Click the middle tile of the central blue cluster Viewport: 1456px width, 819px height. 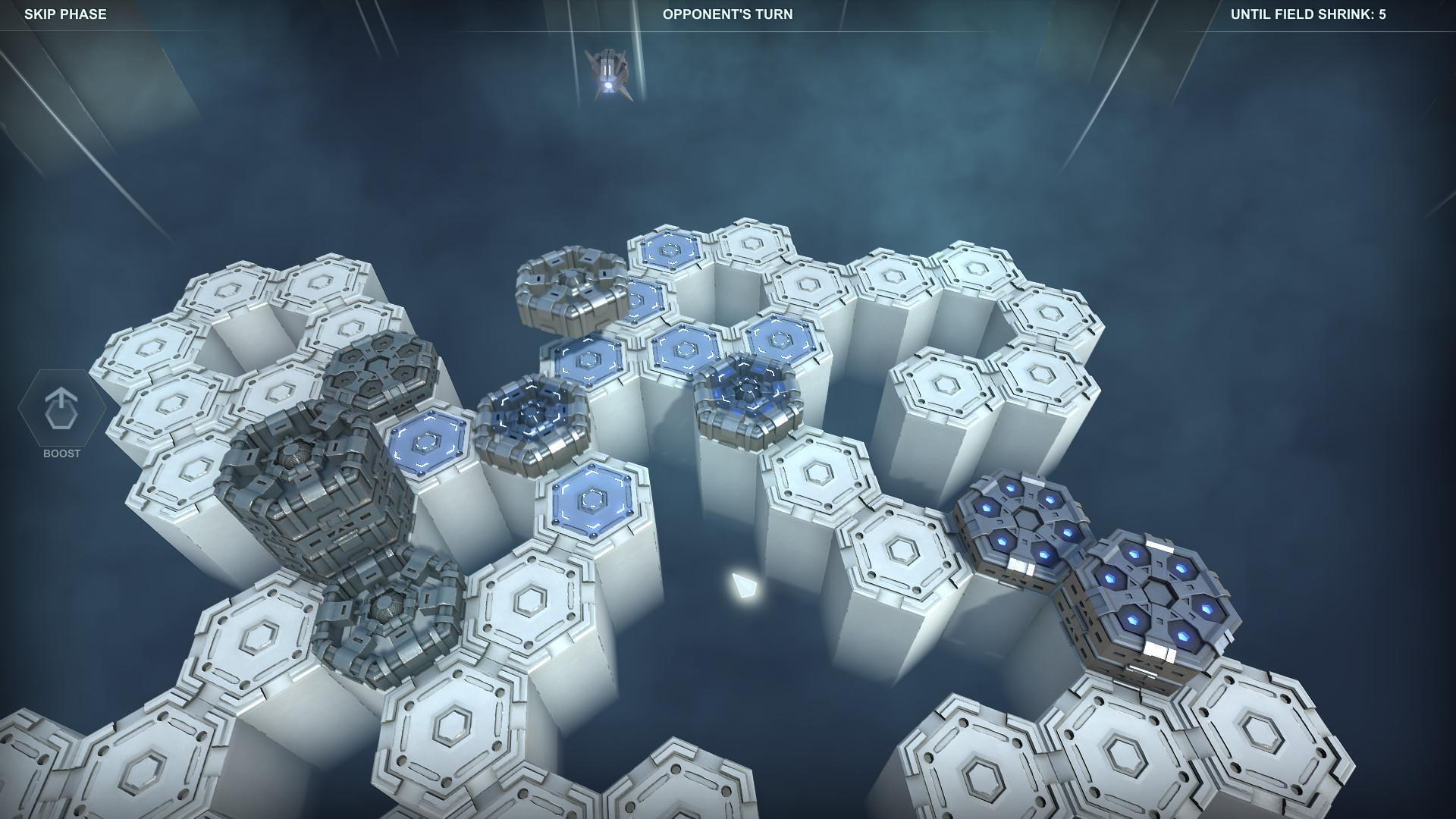pos(682,349)
